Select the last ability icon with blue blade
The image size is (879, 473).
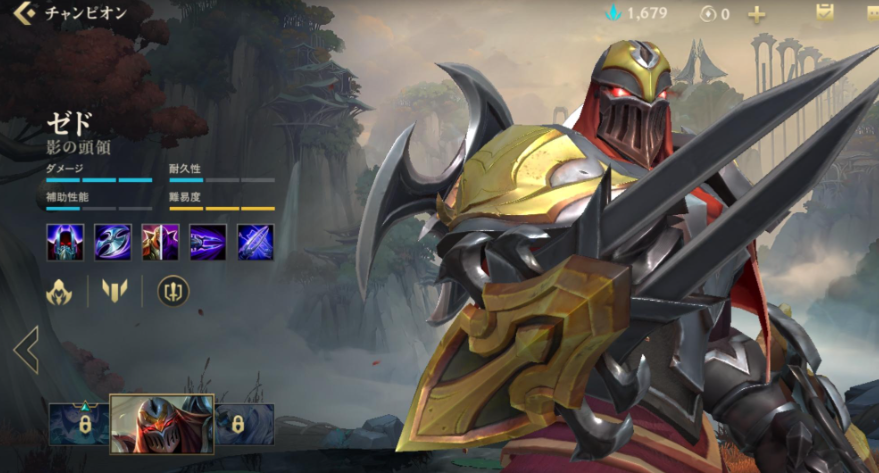255,242
